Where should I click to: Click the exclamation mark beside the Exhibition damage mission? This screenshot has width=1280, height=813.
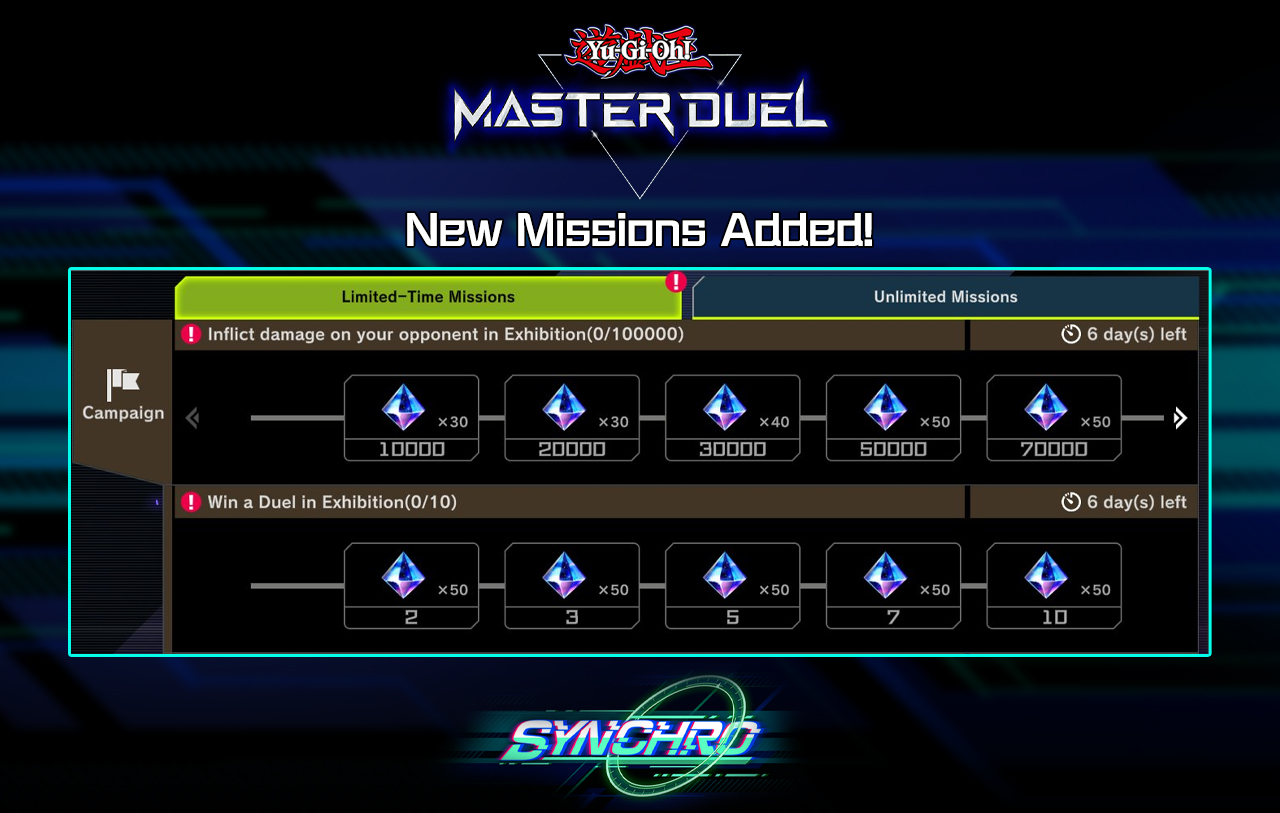point(190,334)
